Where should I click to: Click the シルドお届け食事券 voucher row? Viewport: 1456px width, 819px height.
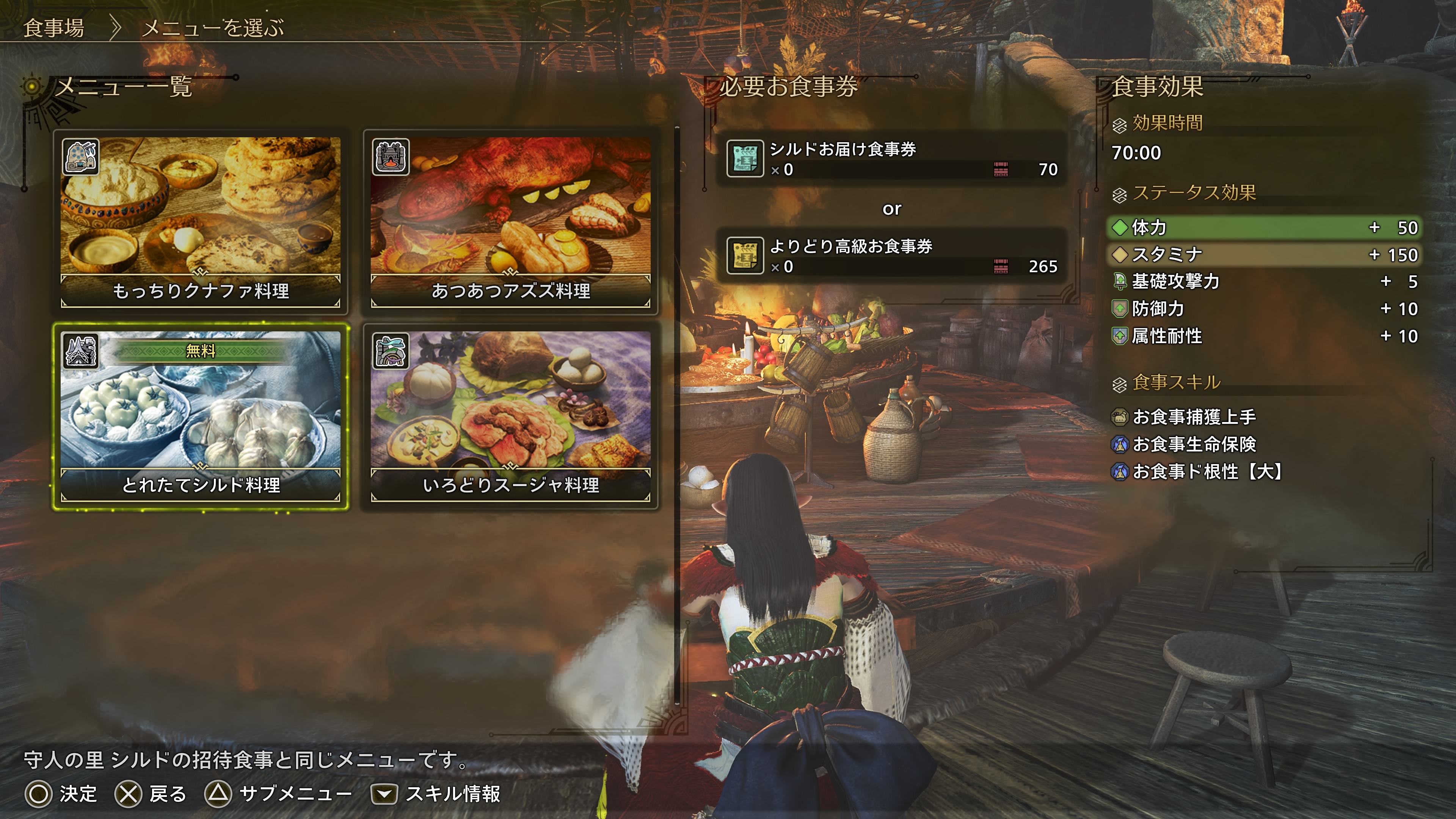(x=891, y=159)
